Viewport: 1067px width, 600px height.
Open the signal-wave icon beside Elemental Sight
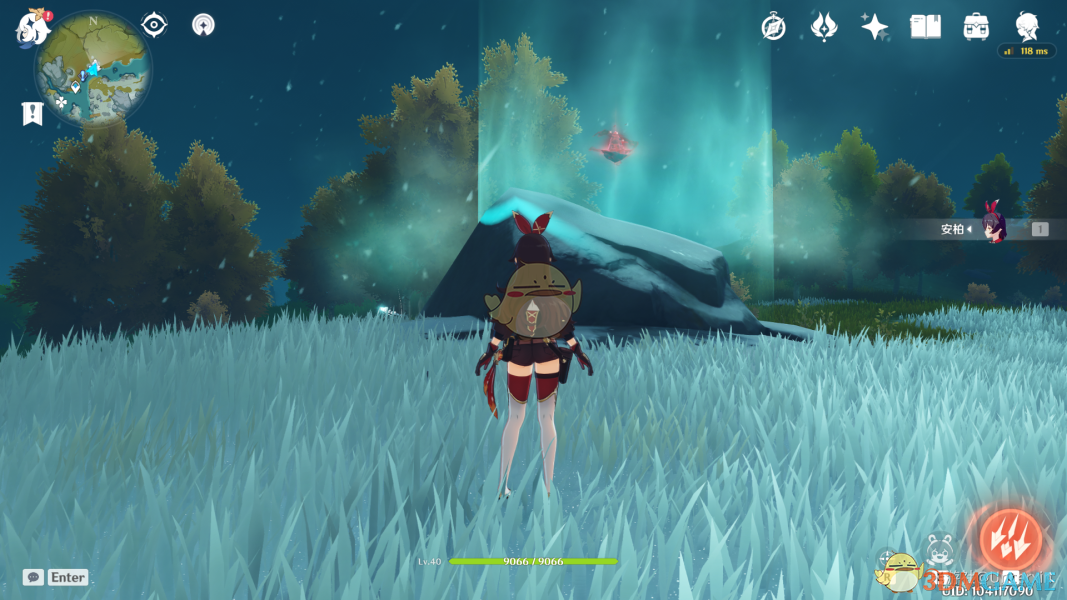click(x=203, y=25)
